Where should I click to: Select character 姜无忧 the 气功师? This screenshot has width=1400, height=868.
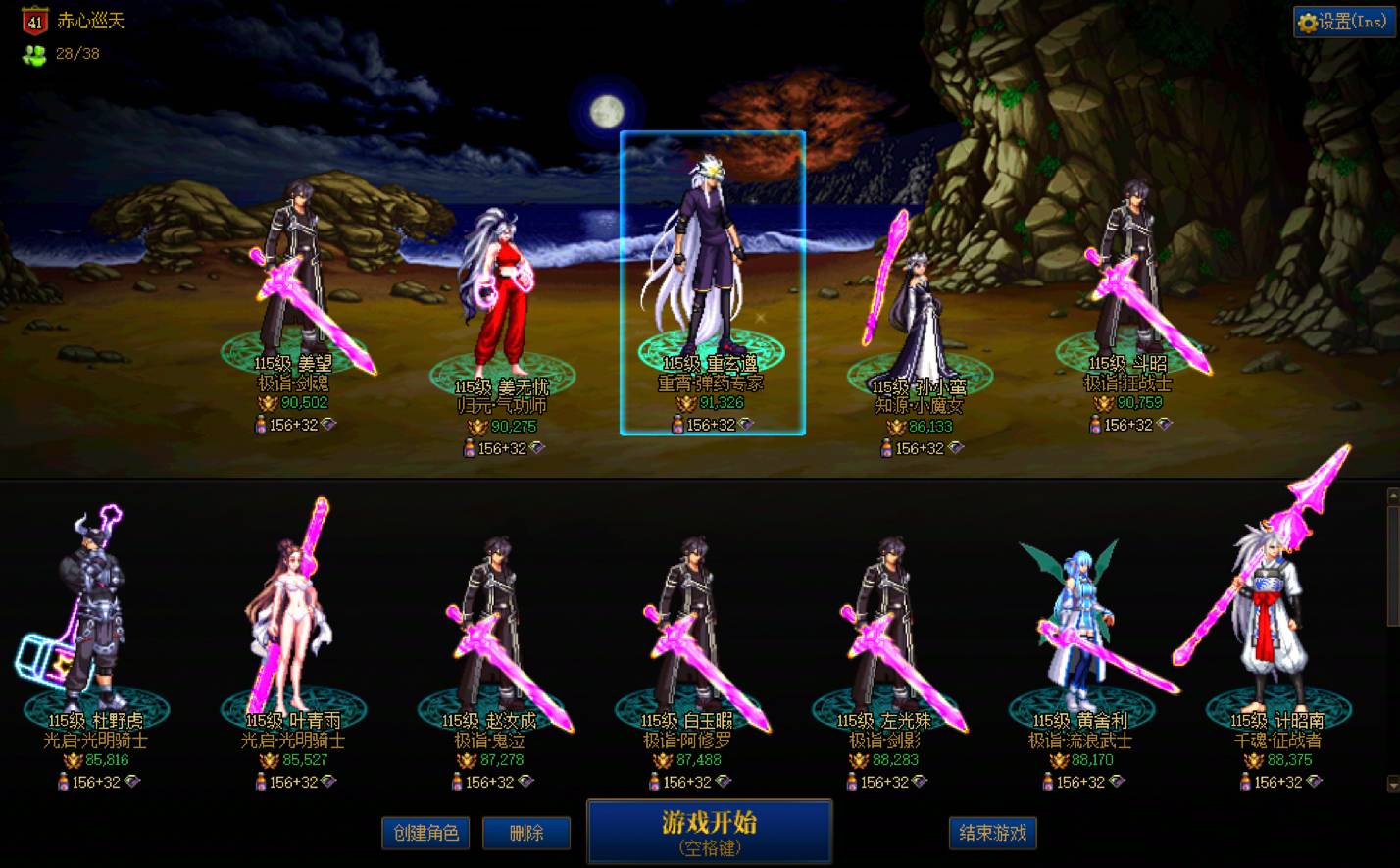coord(500,294)
